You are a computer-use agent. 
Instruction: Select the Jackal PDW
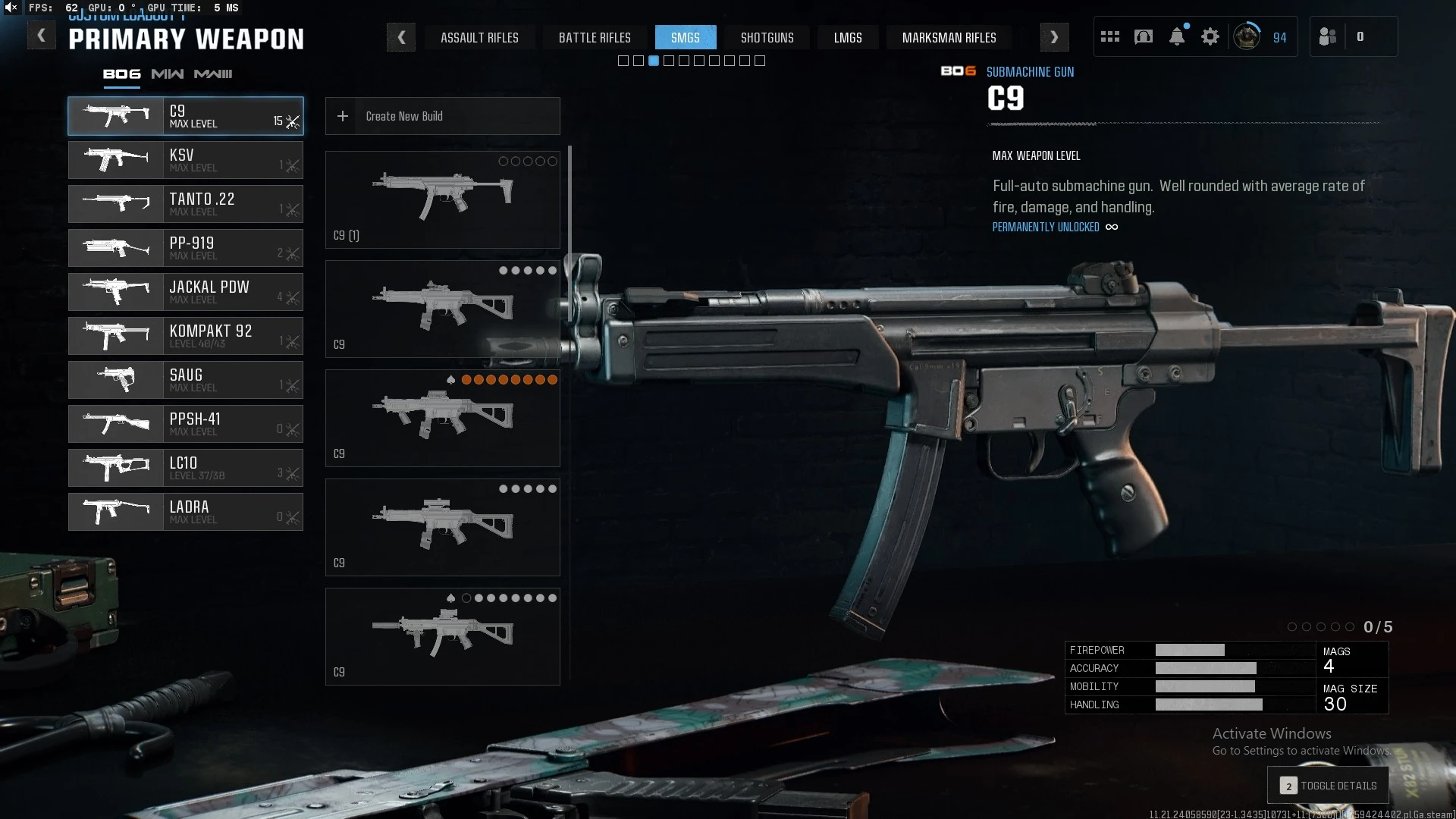pos(186,292)
